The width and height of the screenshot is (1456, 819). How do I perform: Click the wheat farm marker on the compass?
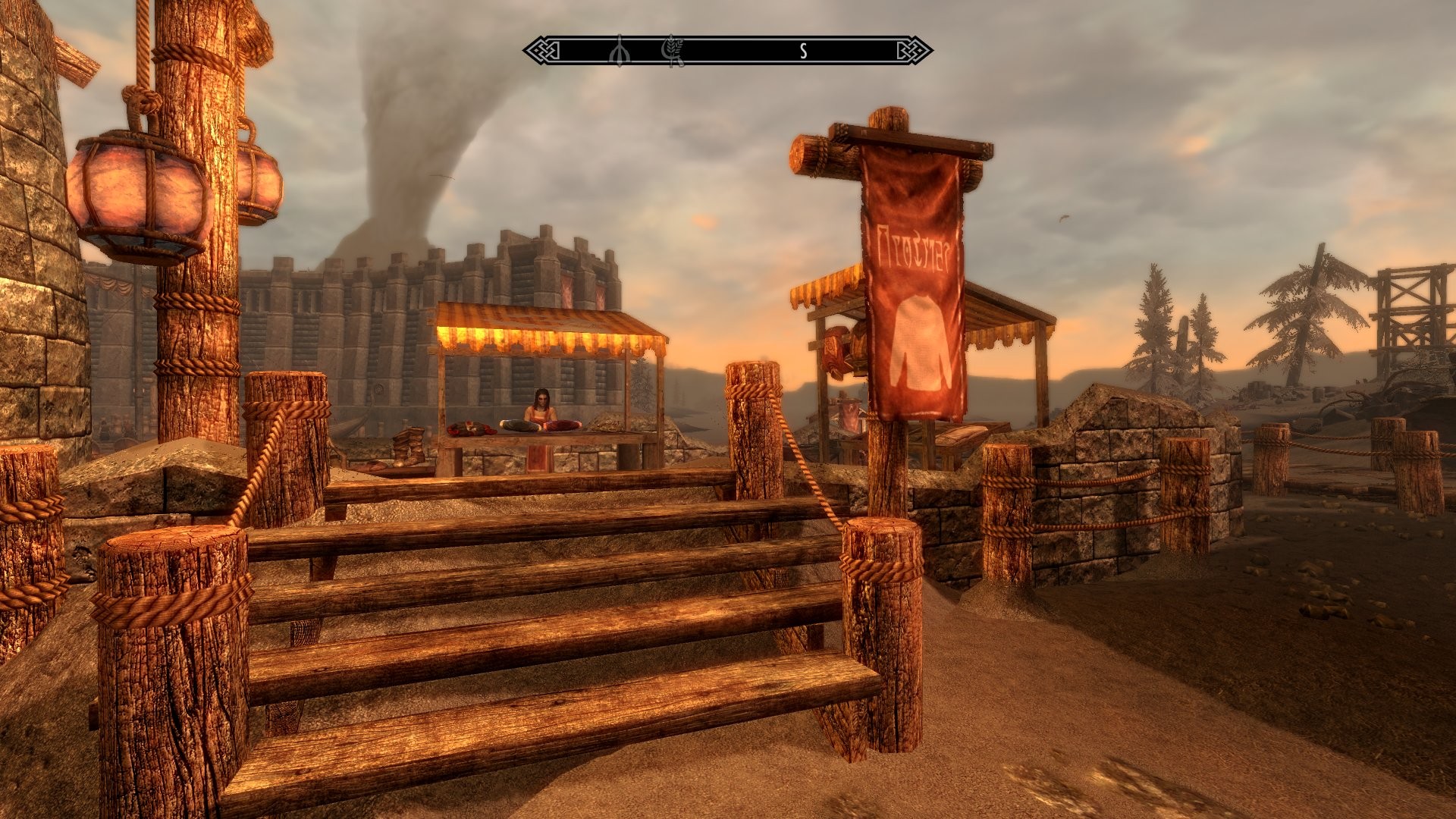coord(672,51)
